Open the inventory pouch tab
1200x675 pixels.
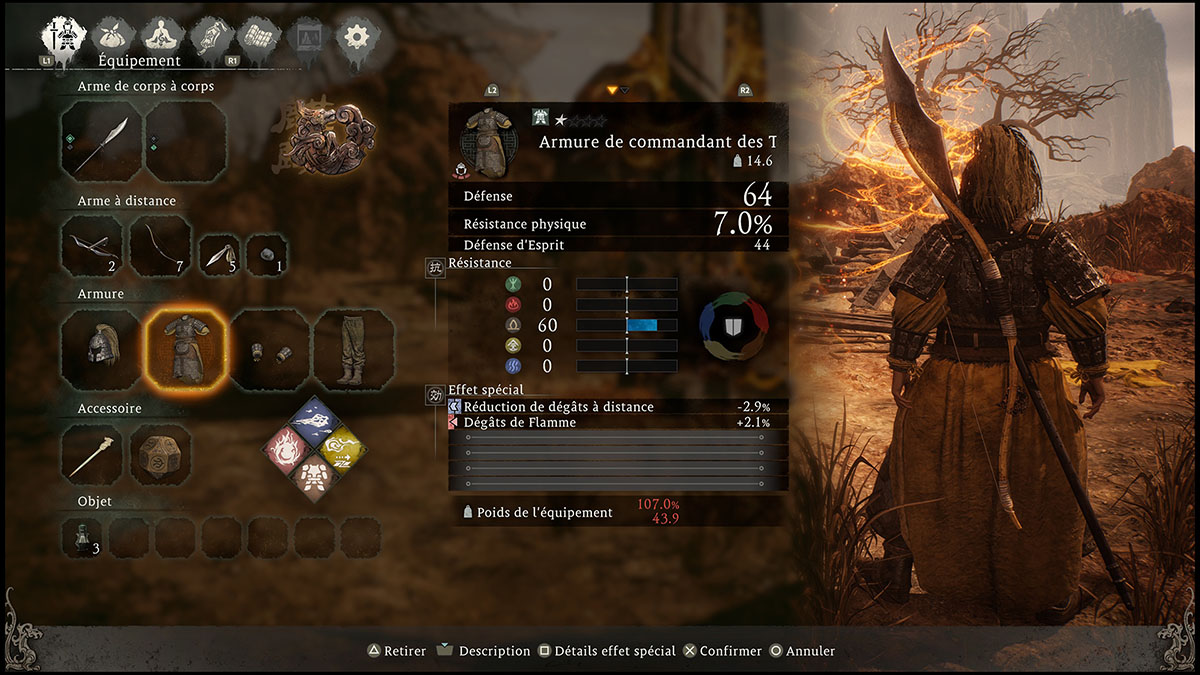pyautogui.click(x=114, y=37)
